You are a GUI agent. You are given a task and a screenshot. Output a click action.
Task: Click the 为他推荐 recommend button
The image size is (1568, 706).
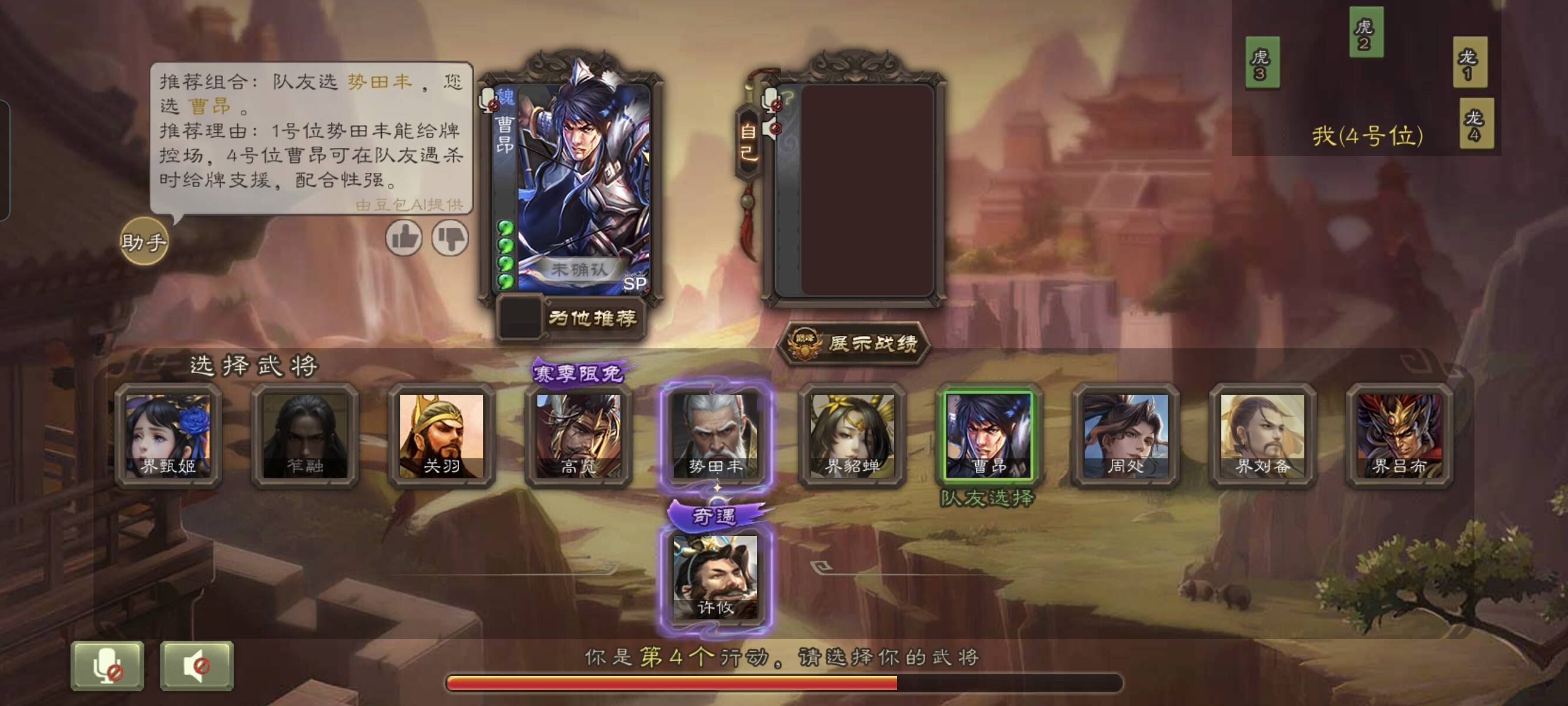click(591, 318)
